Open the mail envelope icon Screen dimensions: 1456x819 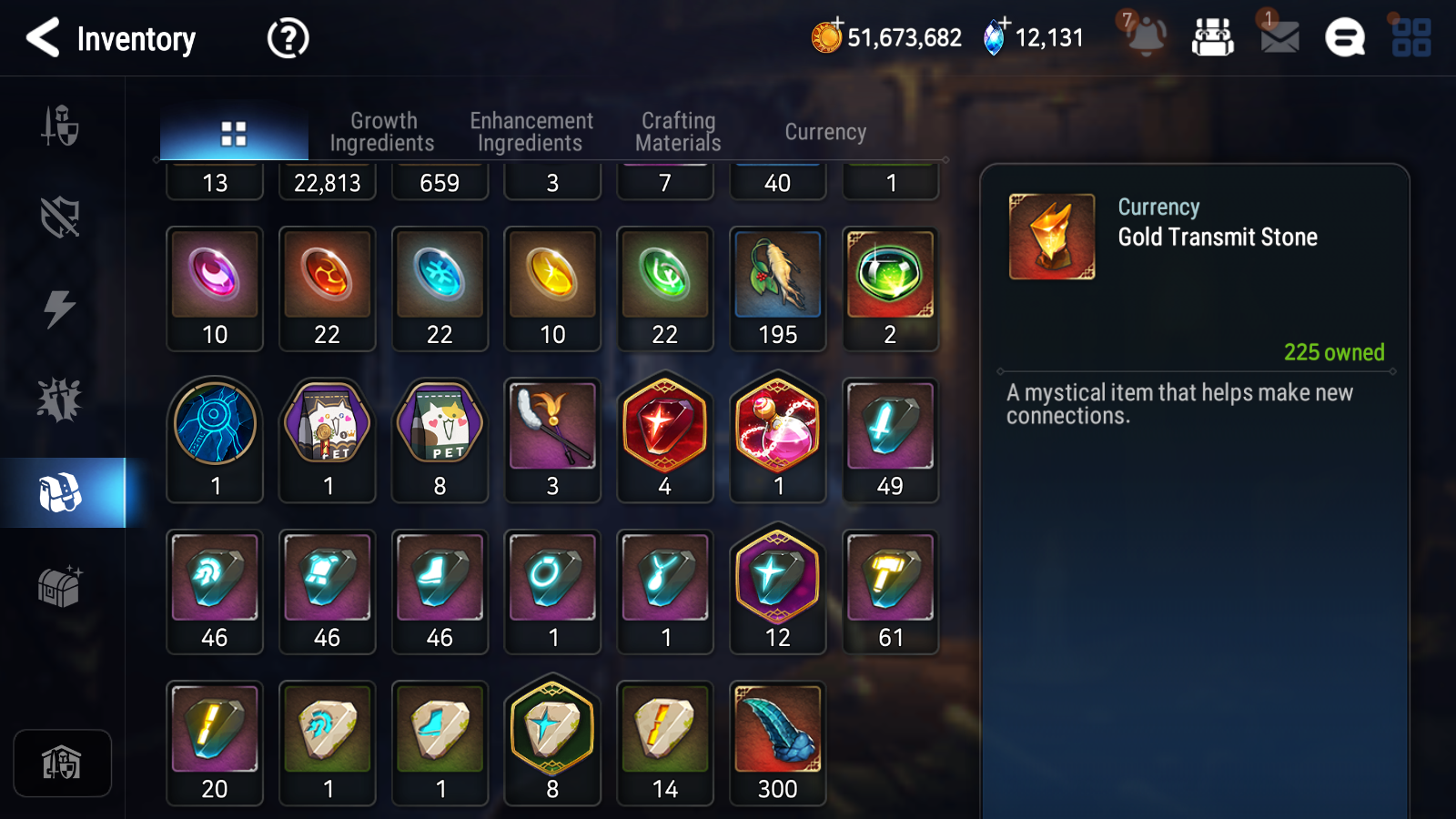1279,37
